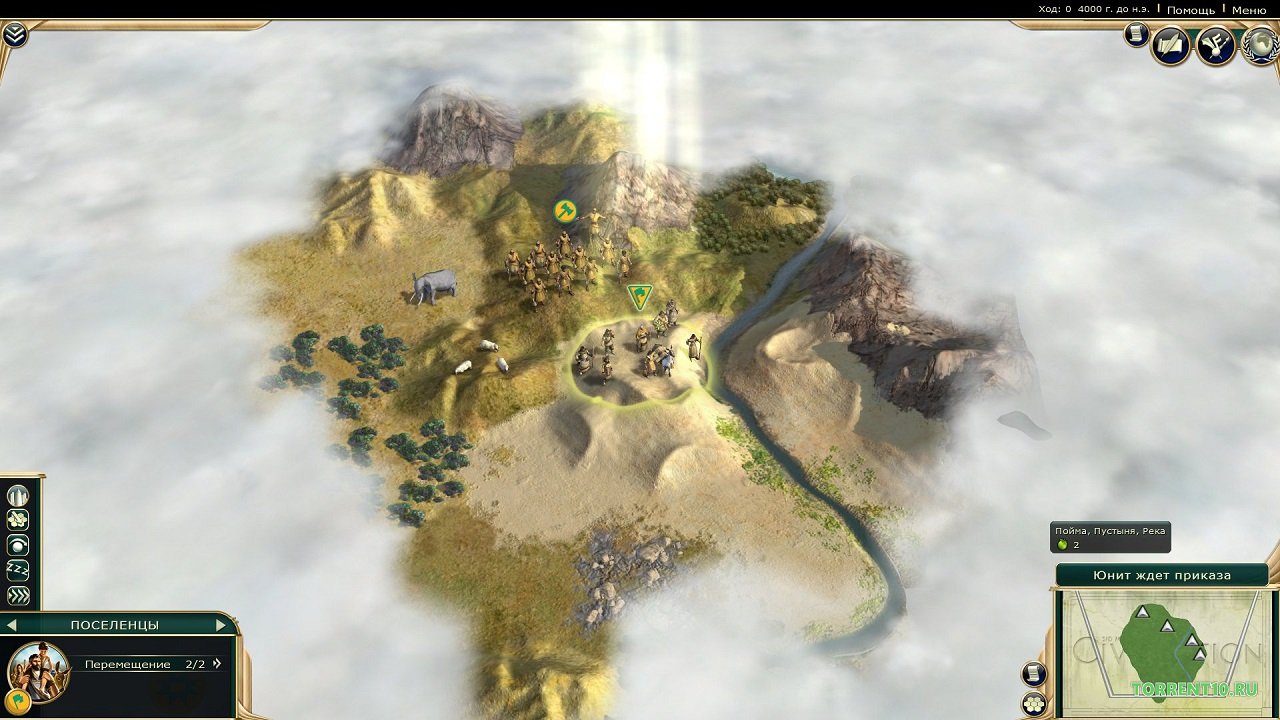Open the scroll icon beside the minimap
The image size is (1280, 720).
1035,674
